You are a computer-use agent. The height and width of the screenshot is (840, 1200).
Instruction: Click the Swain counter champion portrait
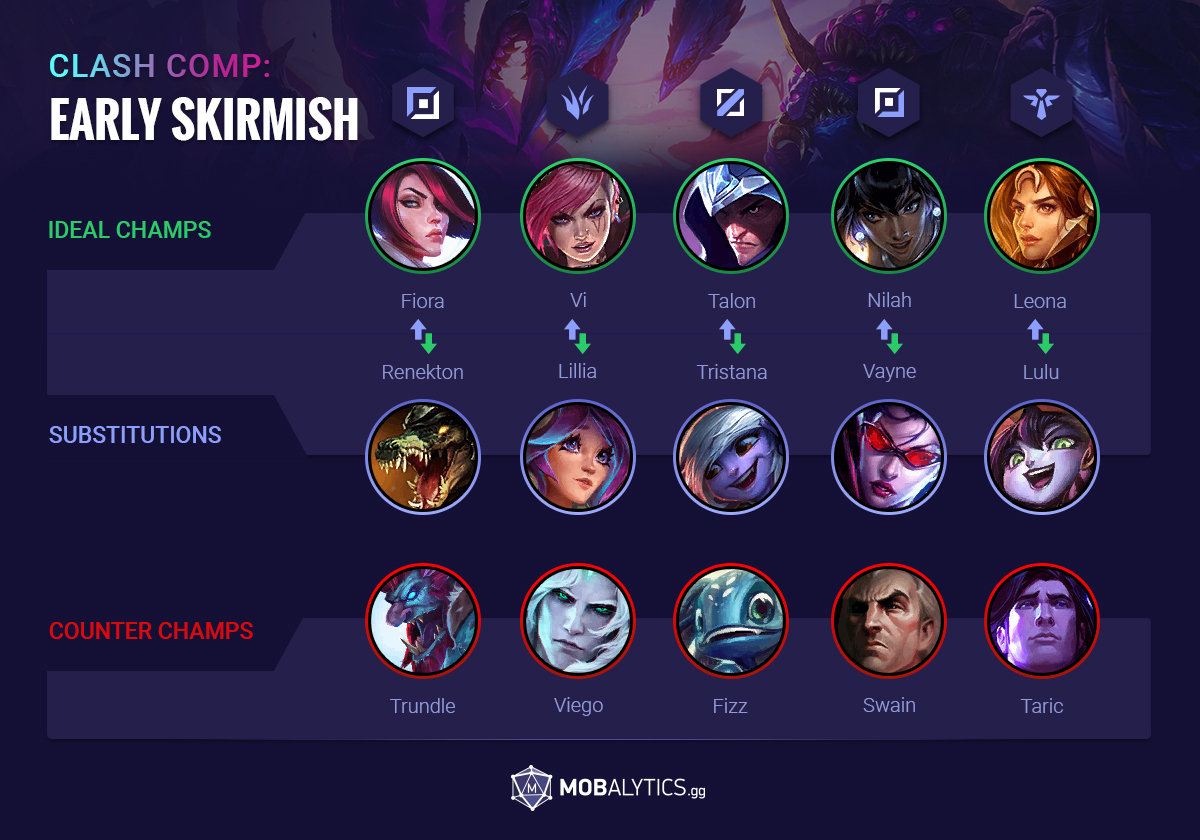tap(889, 621)
